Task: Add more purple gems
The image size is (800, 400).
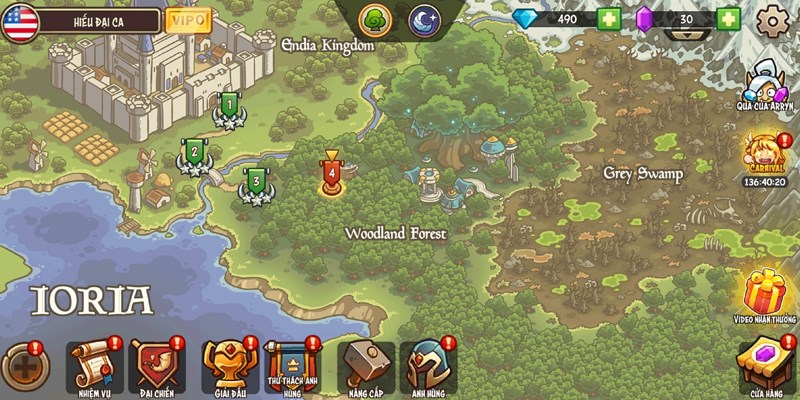Action: point(728,19)
